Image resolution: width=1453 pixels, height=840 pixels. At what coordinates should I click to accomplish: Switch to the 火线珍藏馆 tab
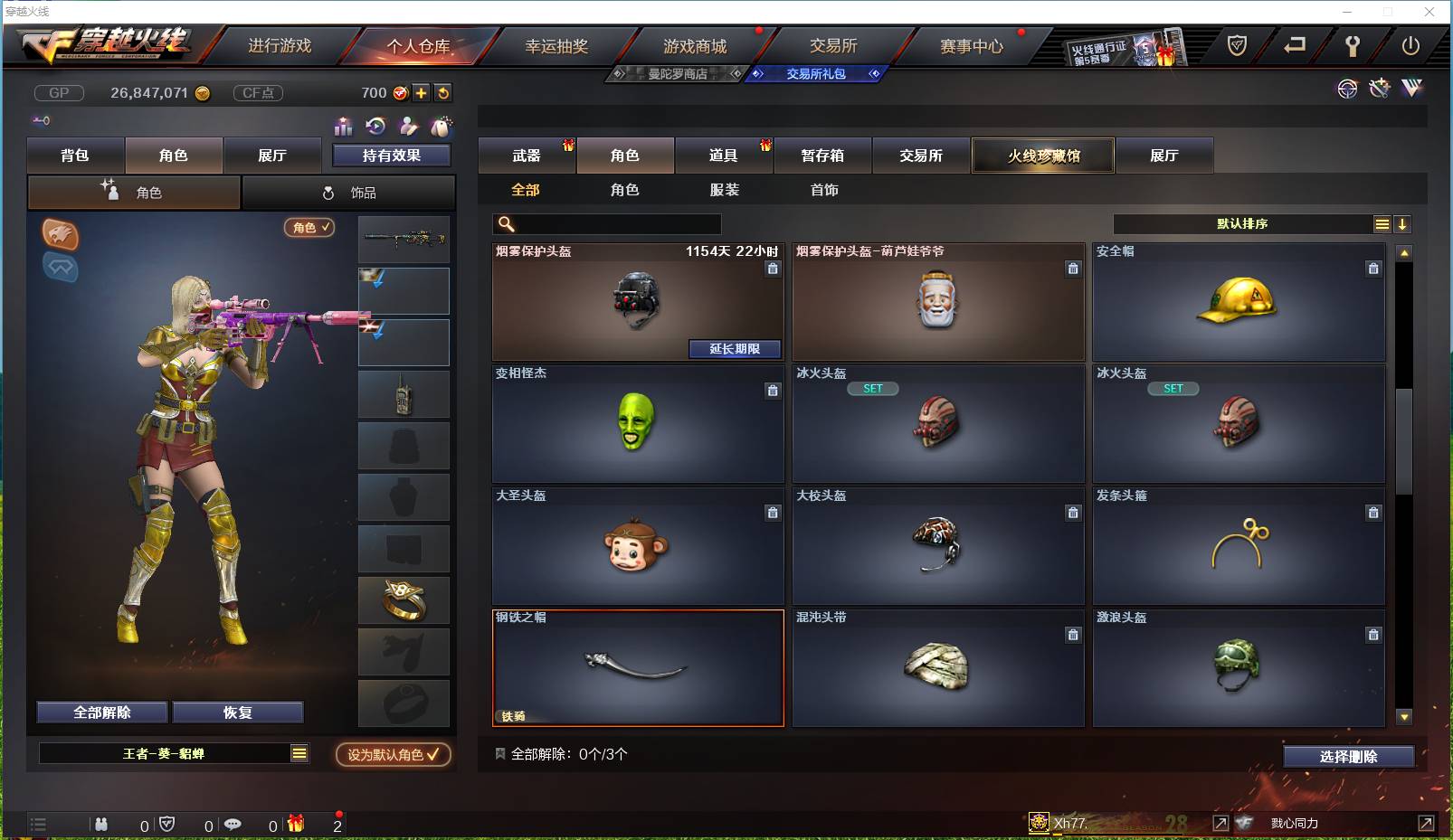pos(1043,155)
